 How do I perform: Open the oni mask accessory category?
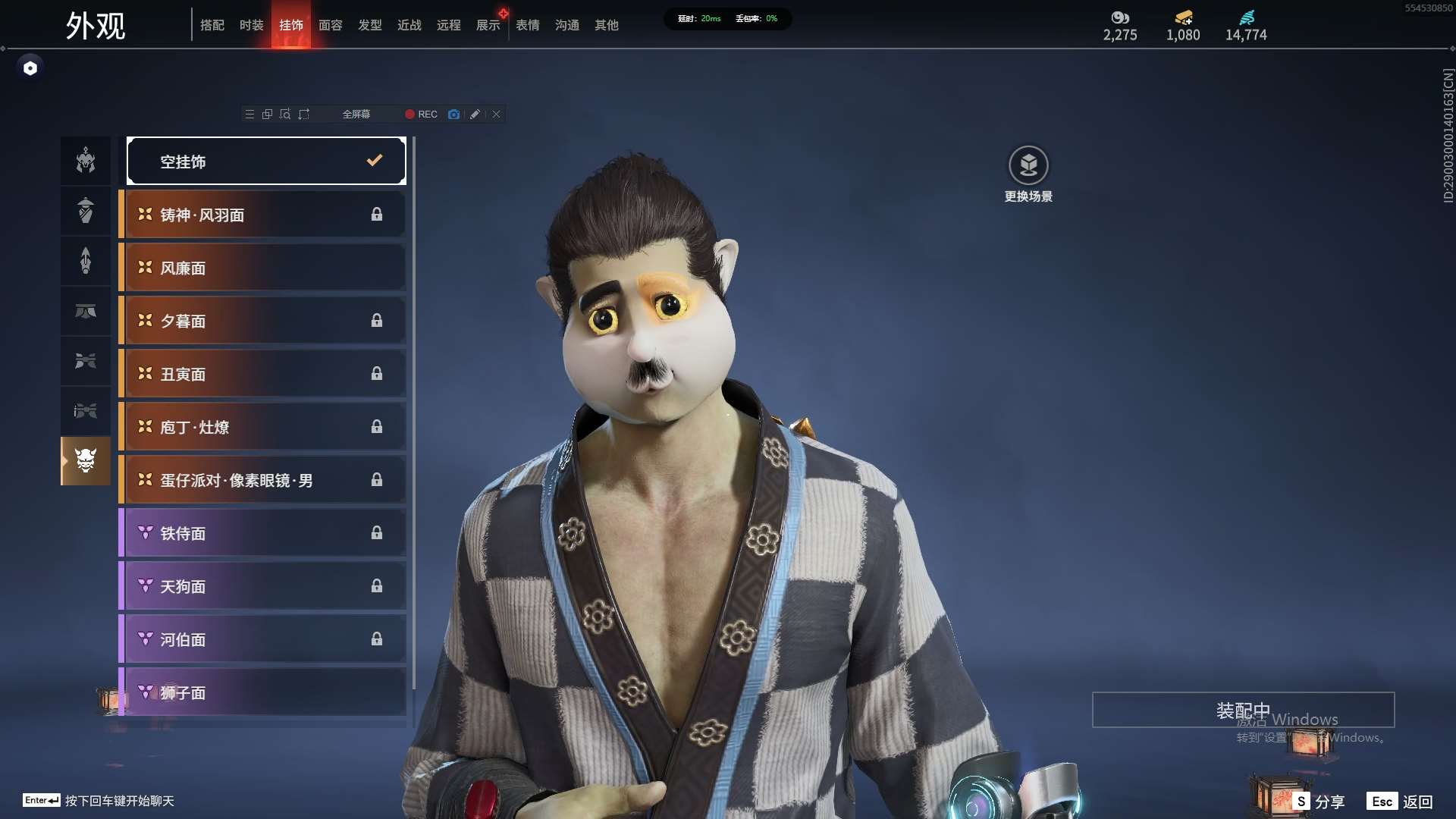[86, 461]
